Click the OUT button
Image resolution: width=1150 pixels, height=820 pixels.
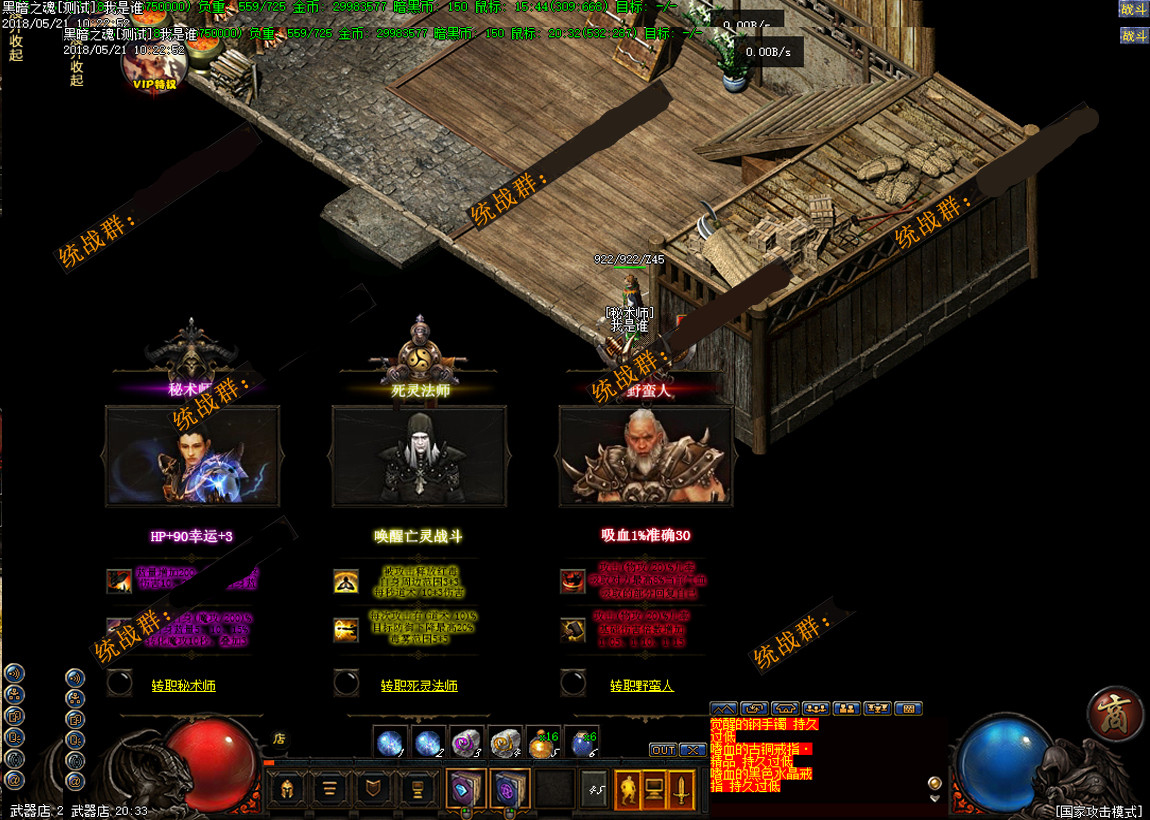[663, 750]
